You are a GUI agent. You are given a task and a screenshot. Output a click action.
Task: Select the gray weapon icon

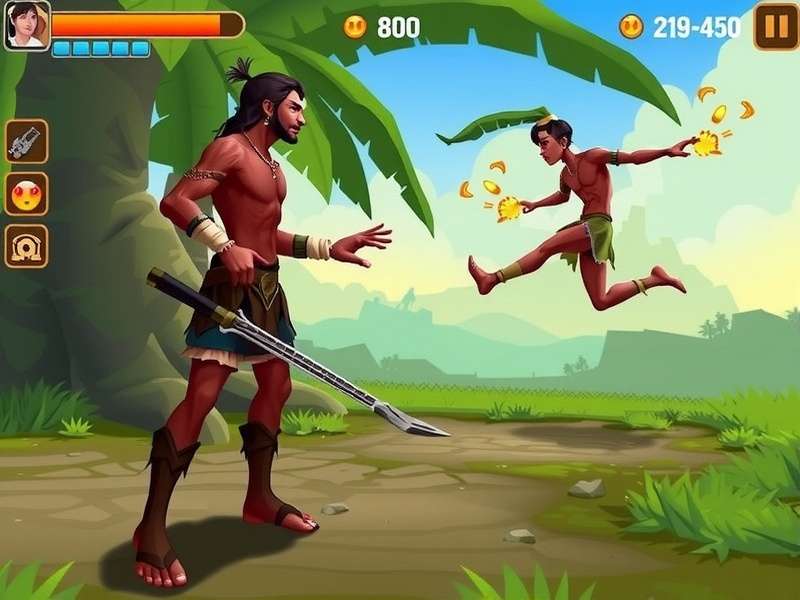tap(26, 141)
